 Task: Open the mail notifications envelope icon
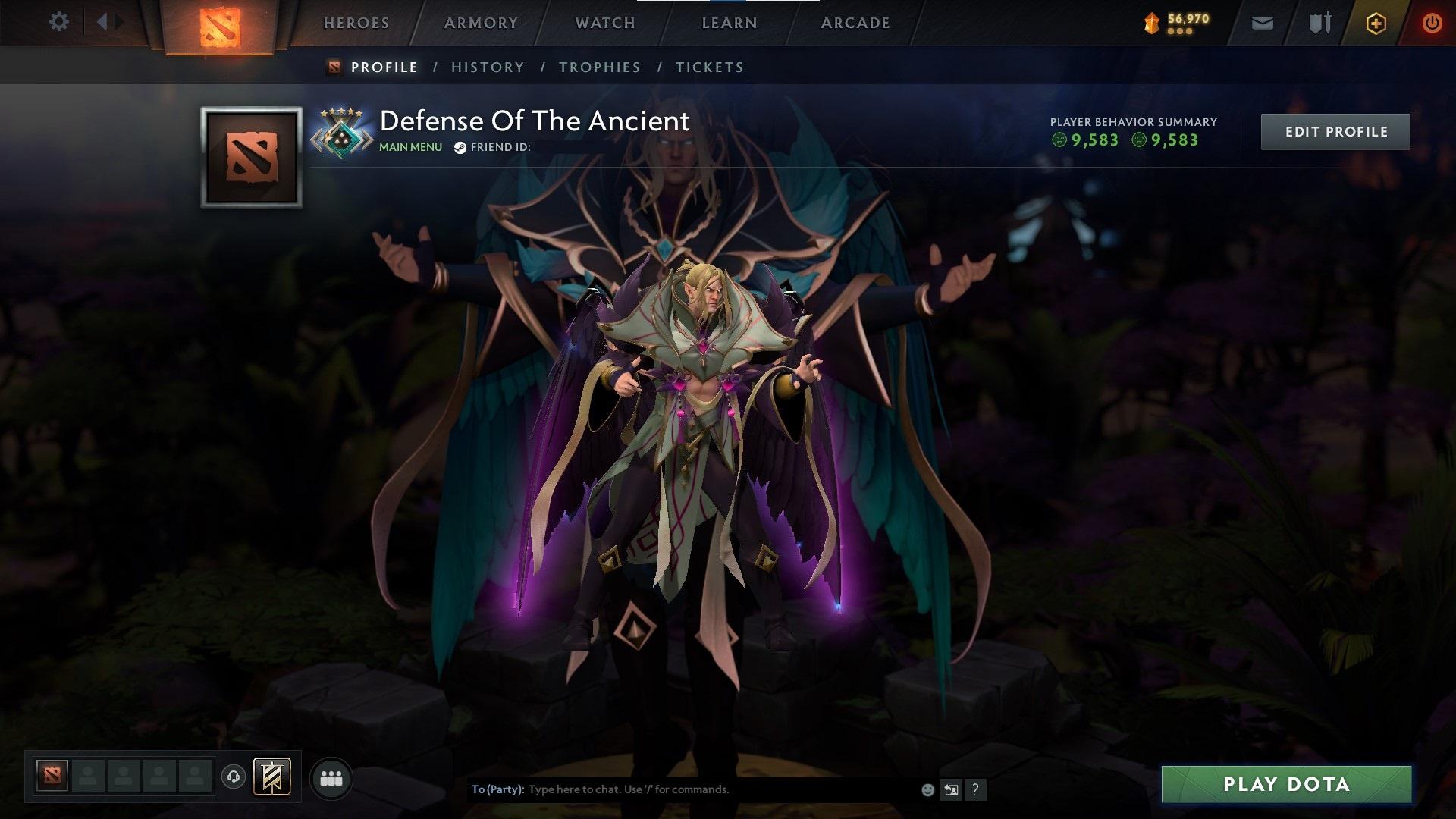click(1262, 23)
